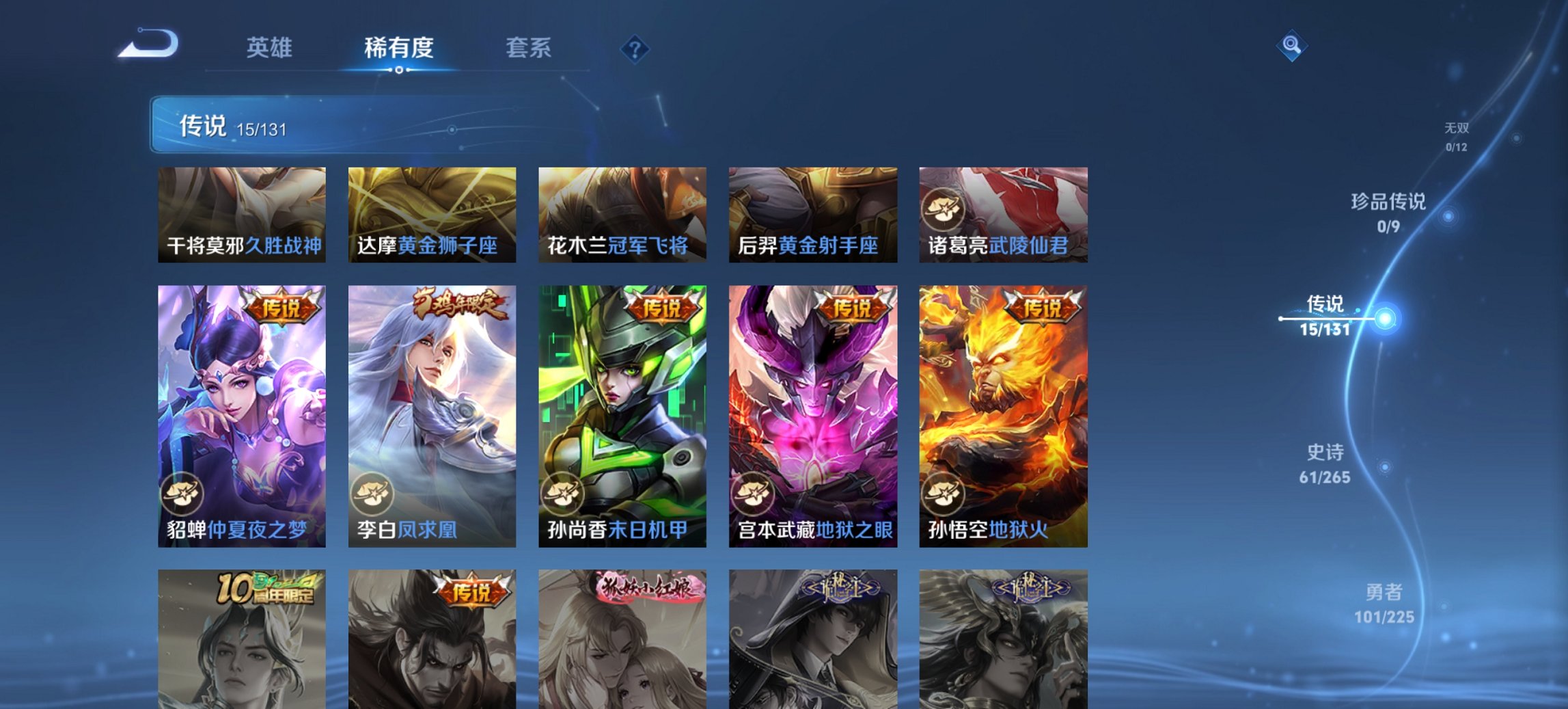
Task: Open the help question mark icon
Action: click(635, 49)
